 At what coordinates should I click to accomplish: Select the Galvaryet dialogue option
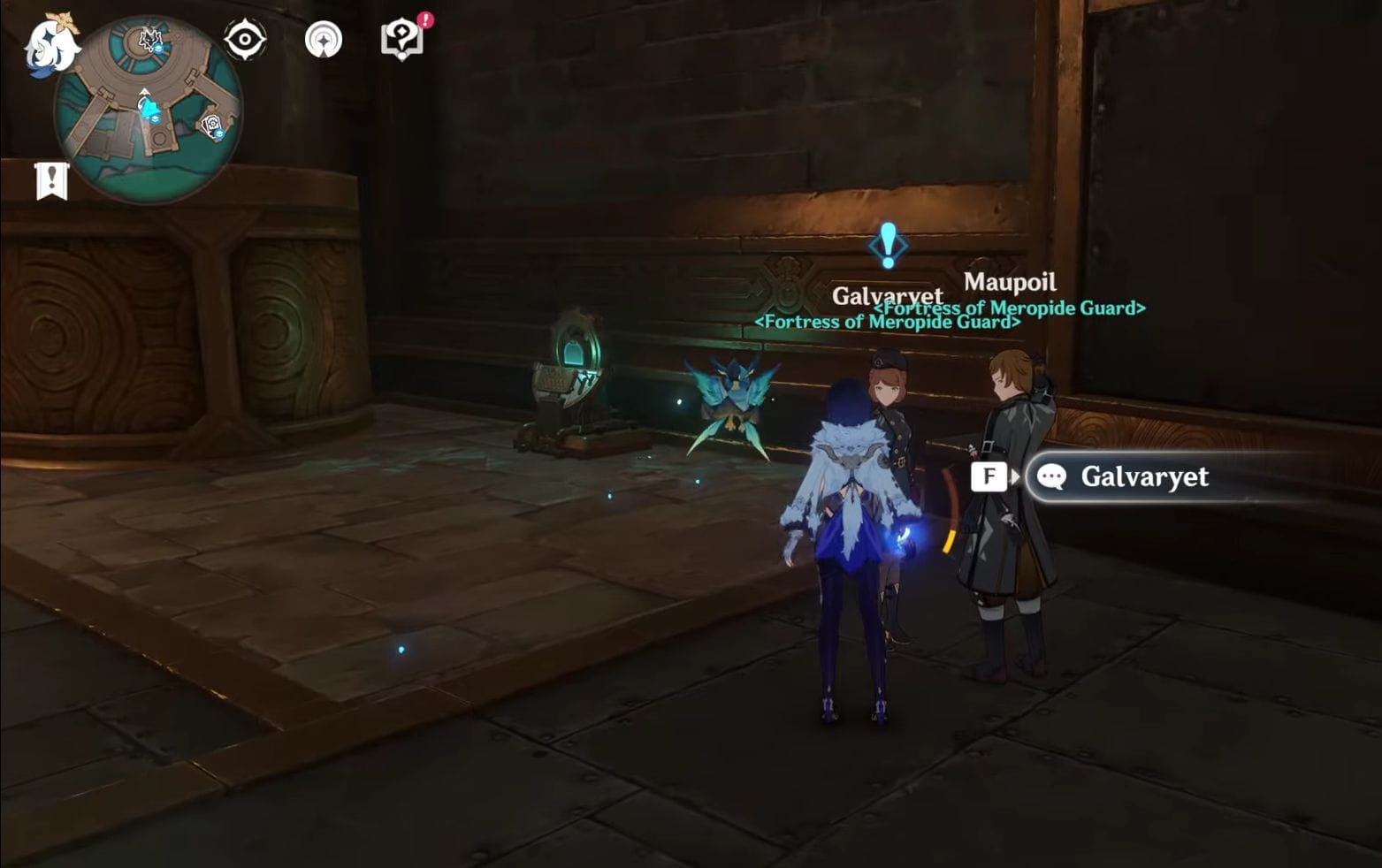click(1145, 477)
